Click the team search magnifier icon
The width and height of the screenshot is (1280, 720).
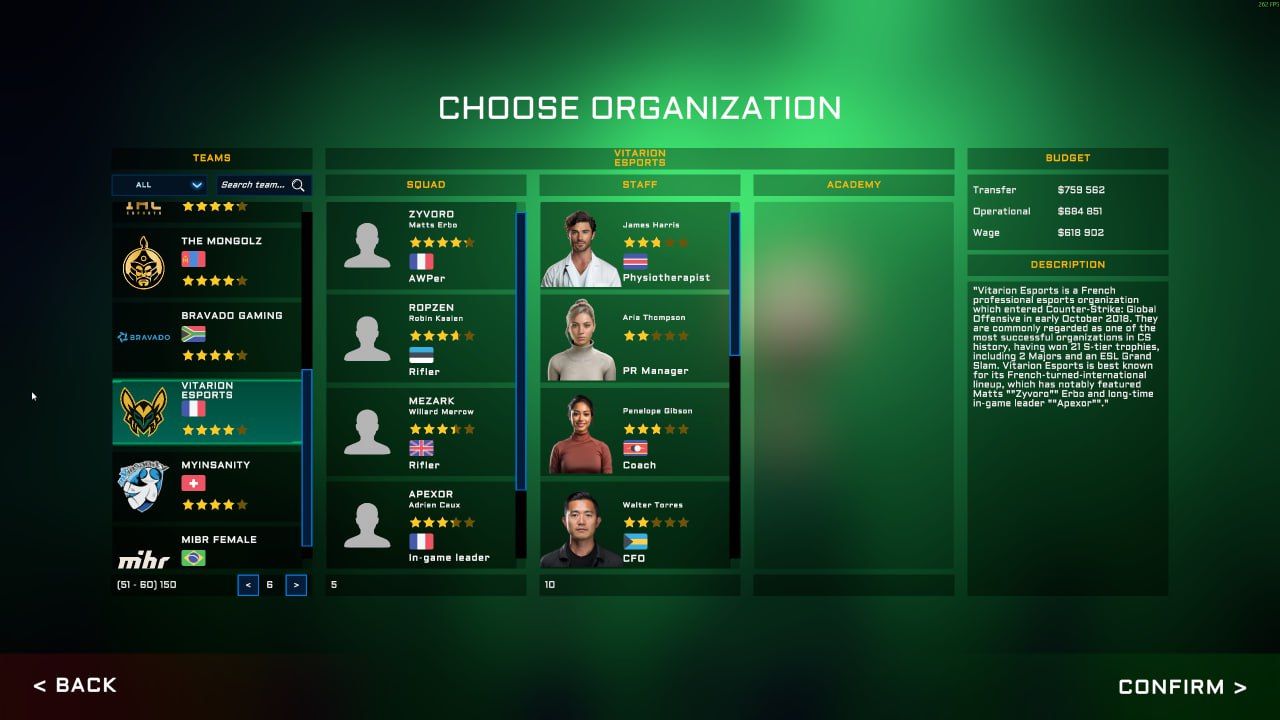[x=297, y=185]
